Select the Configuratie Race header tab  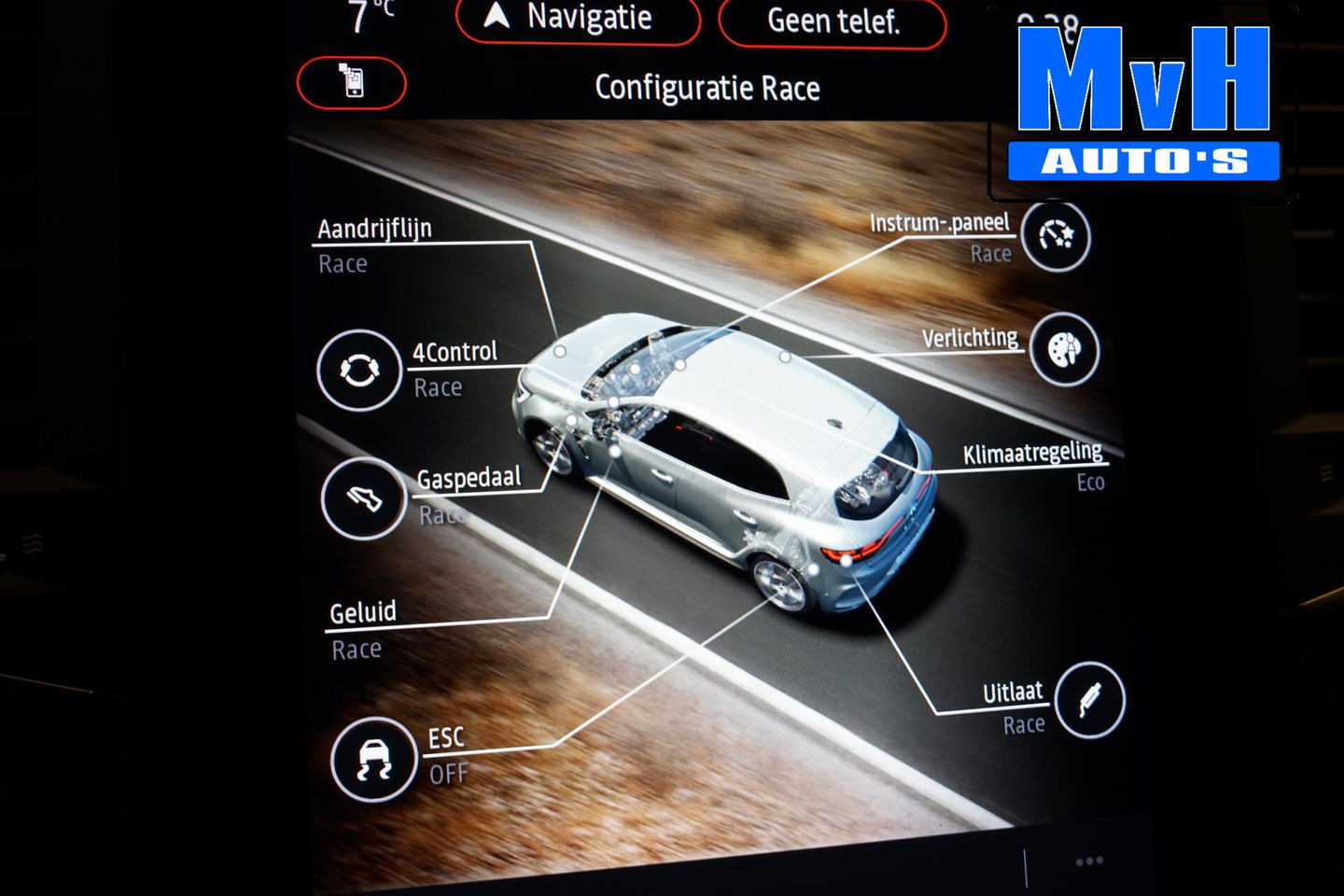click(707, 87)
